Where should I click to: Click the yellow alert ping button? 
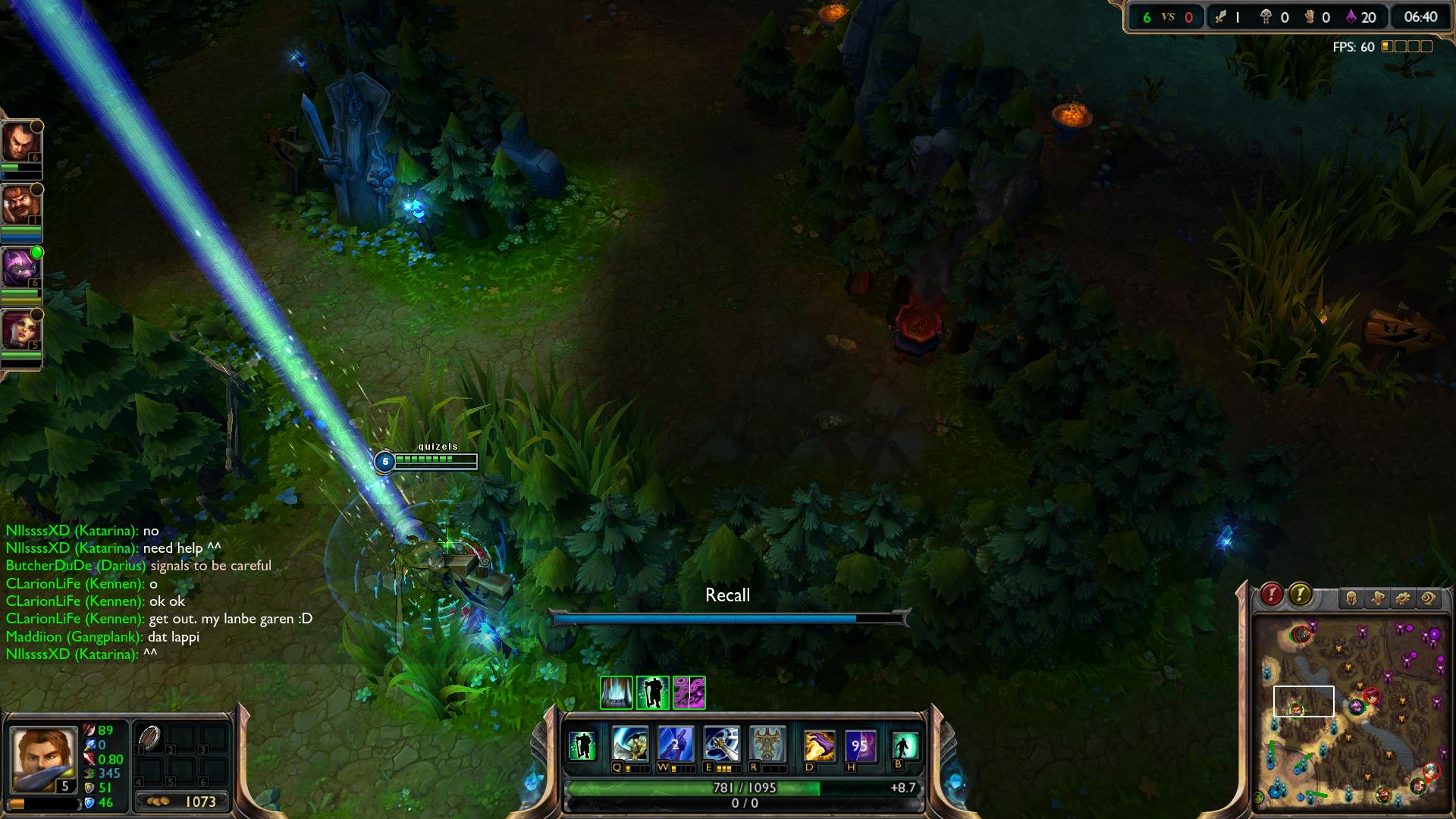(1300, 595)
